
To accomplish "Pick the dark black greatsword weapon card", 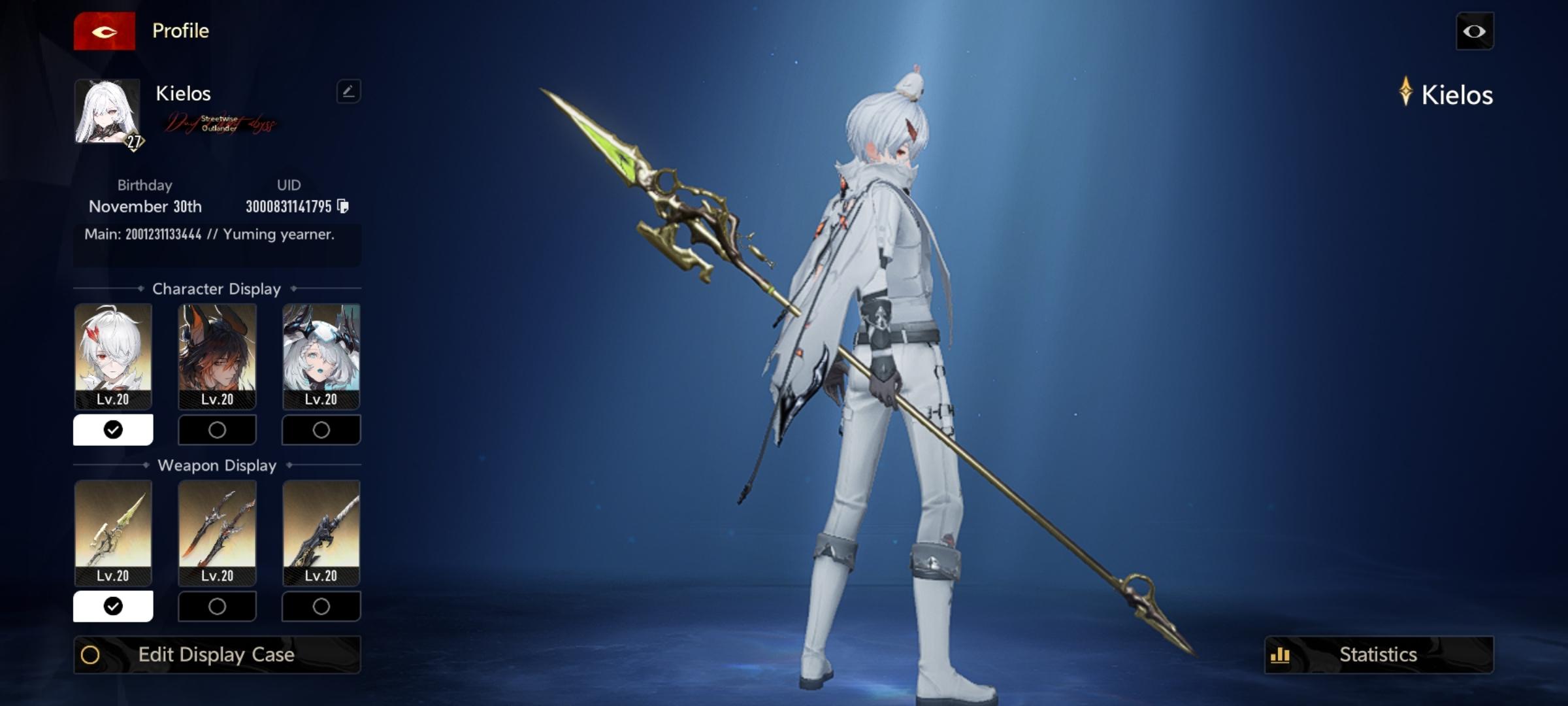I will pos(321,532).
